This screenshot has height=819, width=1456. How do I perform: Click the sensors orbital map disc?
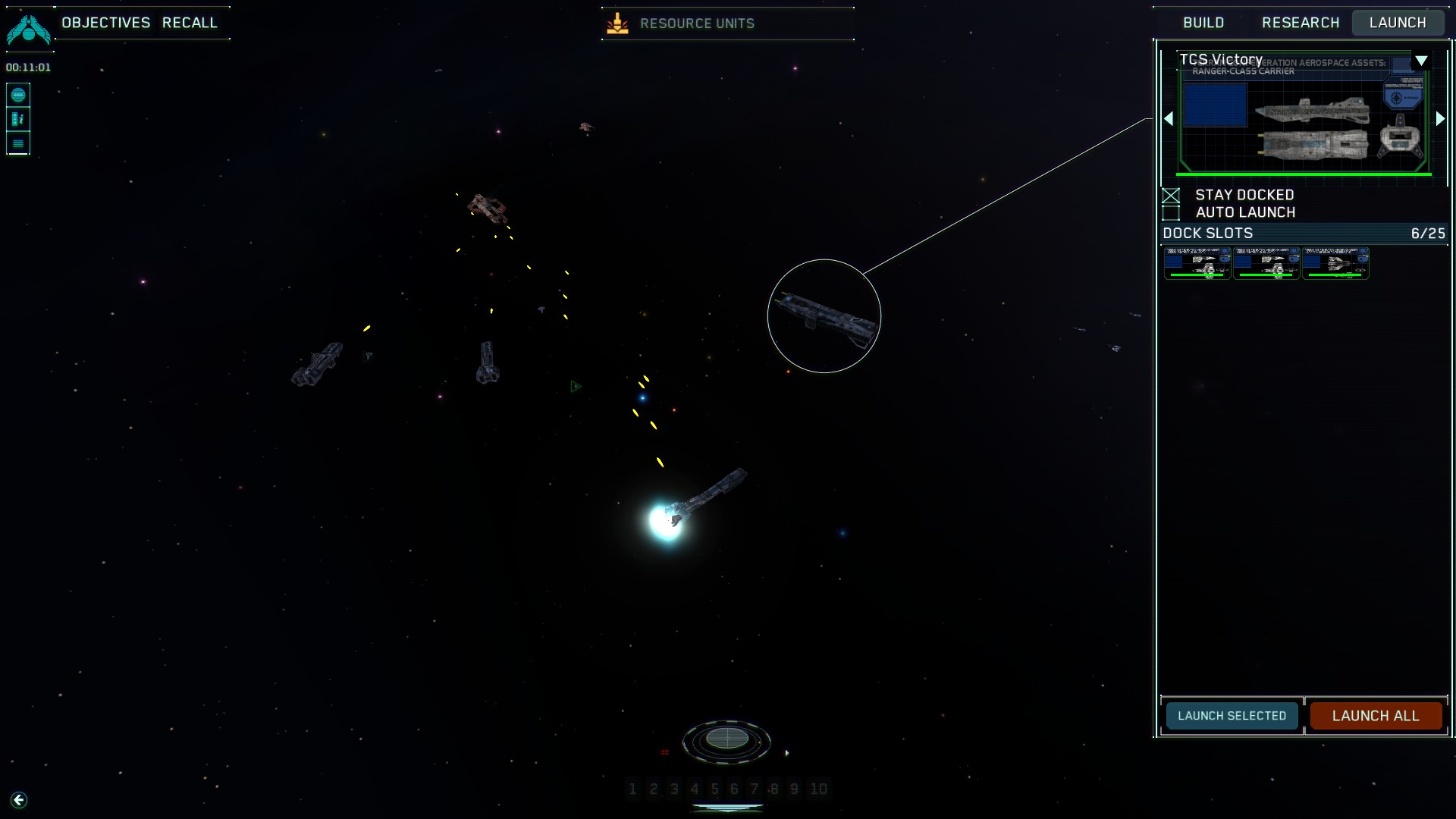point(726,739)
